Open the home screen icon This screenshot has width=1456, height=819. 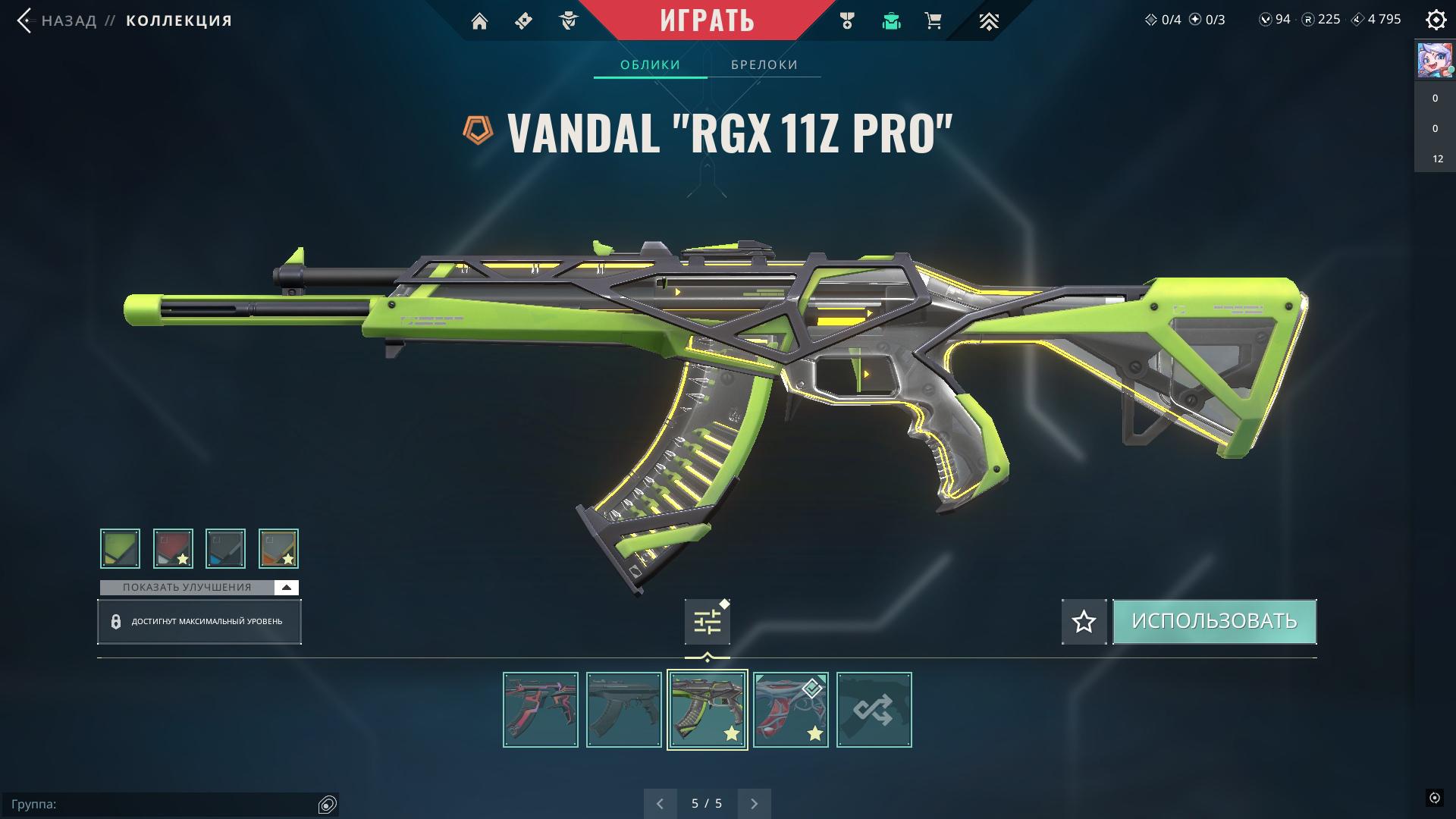click(479, 21)
